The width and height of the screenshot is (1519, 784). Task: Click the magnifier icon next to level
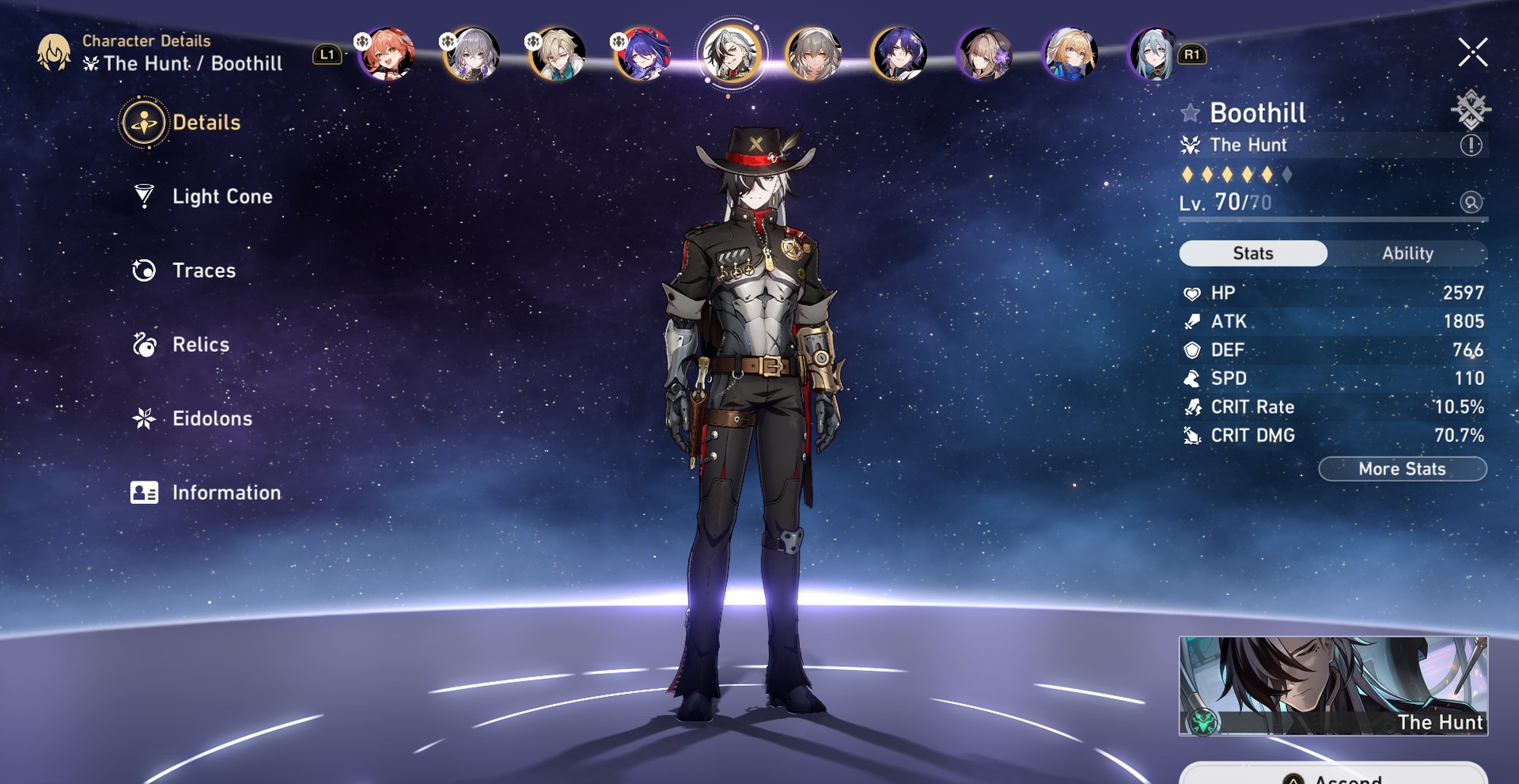tap(1471, 203)
